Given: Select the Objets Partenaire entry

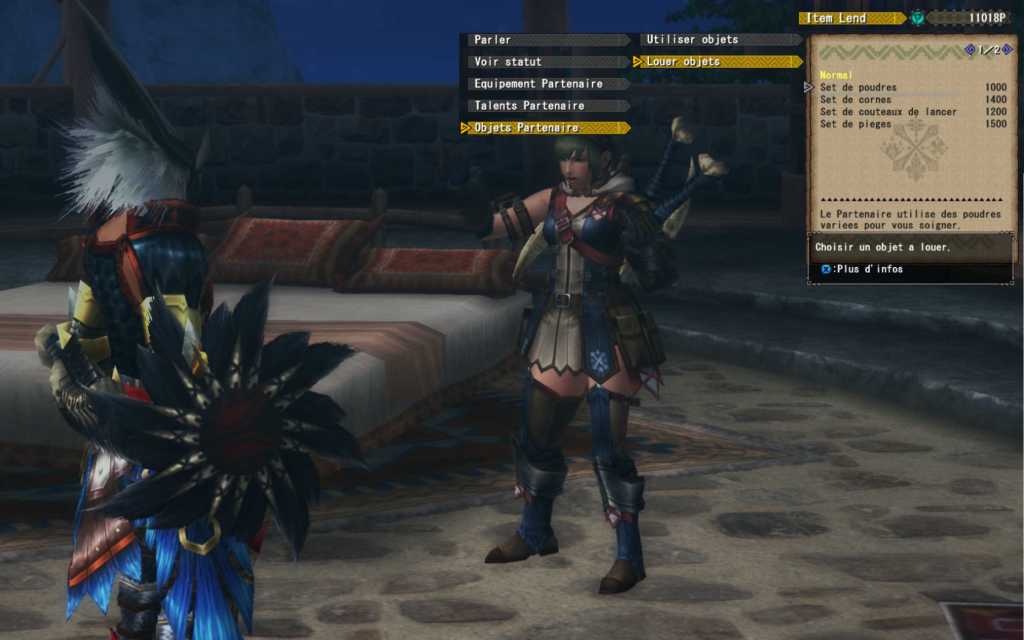Looking at the screenshot, I should 546,128.
